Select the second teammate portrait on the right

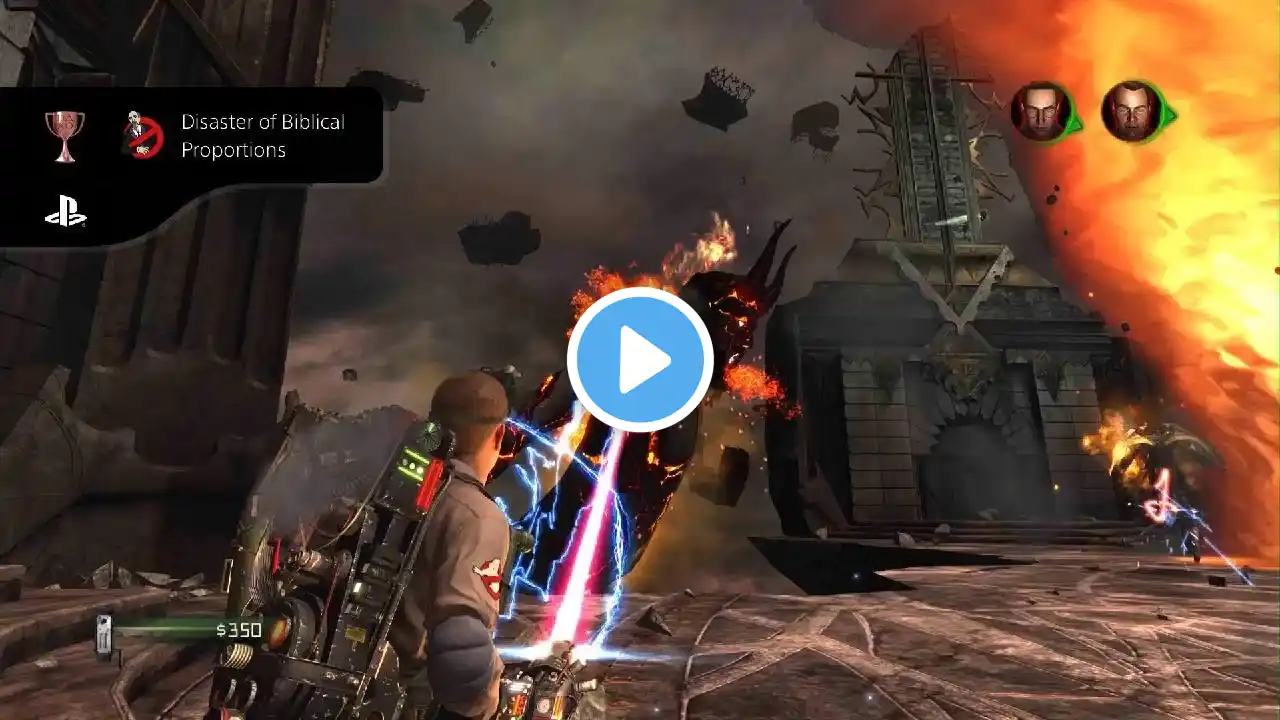tap(1131, 111)
